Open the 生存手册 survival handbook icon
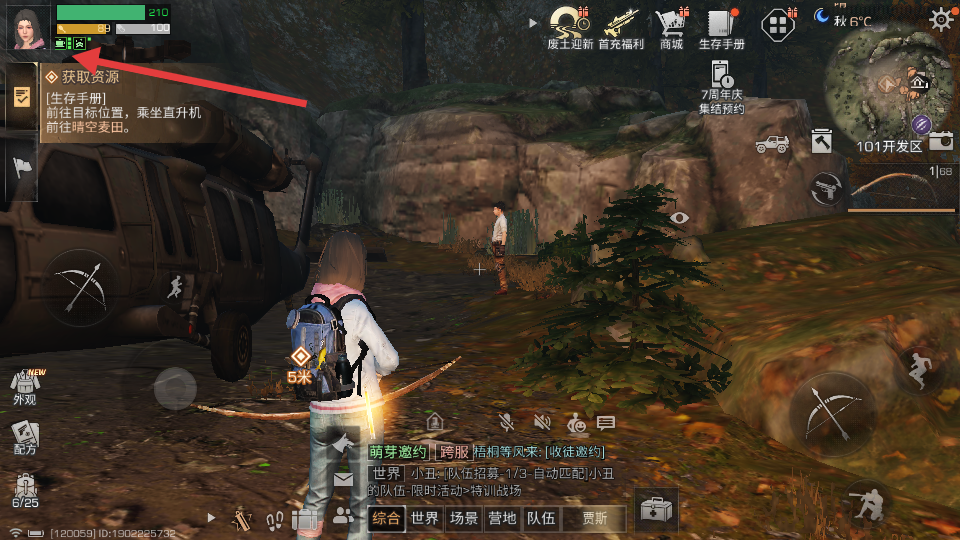Viewport: 960px width, 540px height. click(722, 26)
